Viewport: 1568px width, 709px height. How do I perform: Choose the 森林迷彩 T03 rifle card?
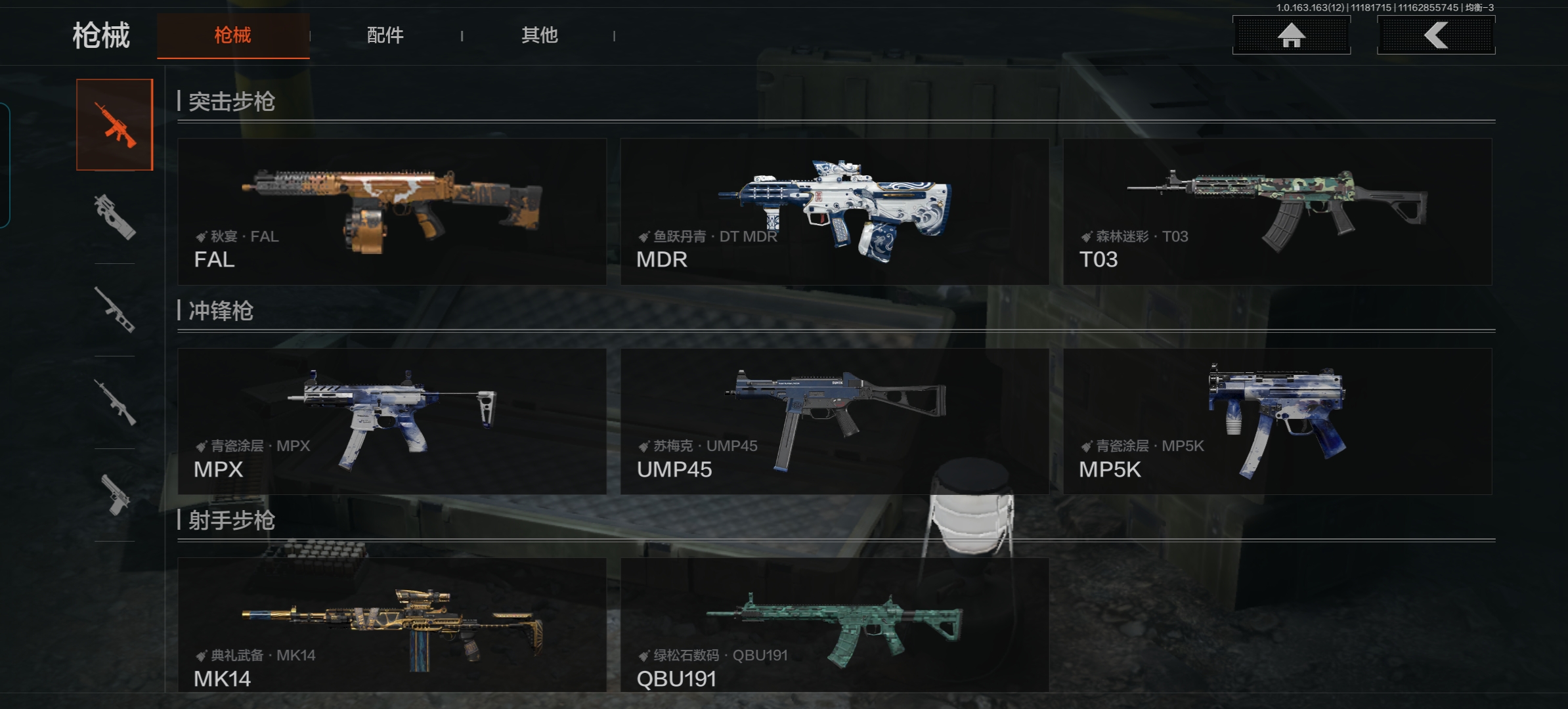[1277, 211]
